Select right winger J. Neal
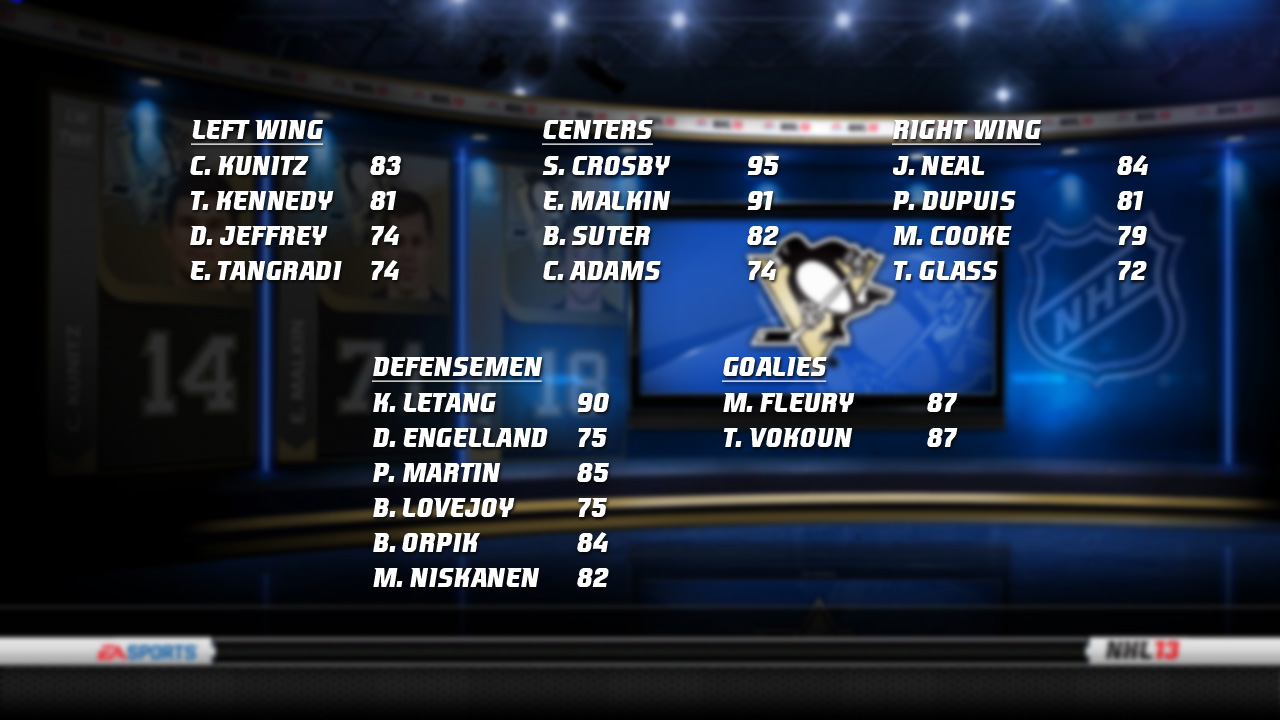1280x720 pixels. [939, 166]
